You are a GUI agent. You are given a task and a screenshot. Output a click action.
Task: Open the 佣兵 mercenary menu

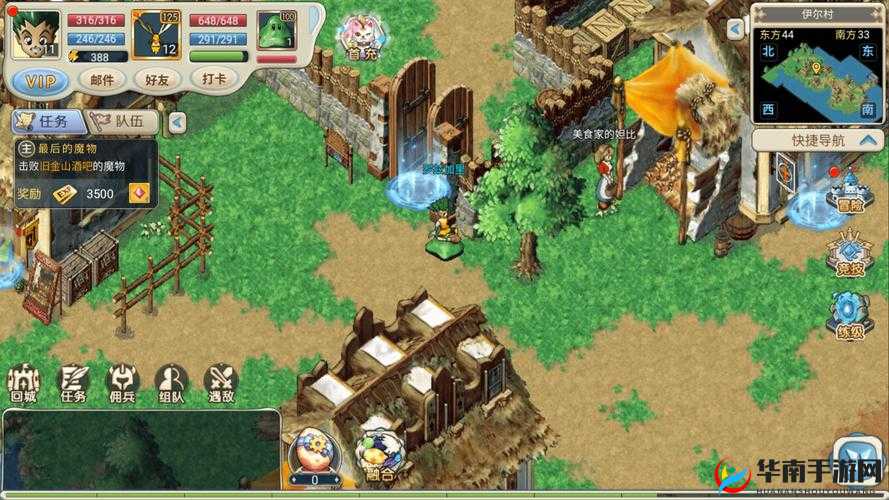(122, 383)
